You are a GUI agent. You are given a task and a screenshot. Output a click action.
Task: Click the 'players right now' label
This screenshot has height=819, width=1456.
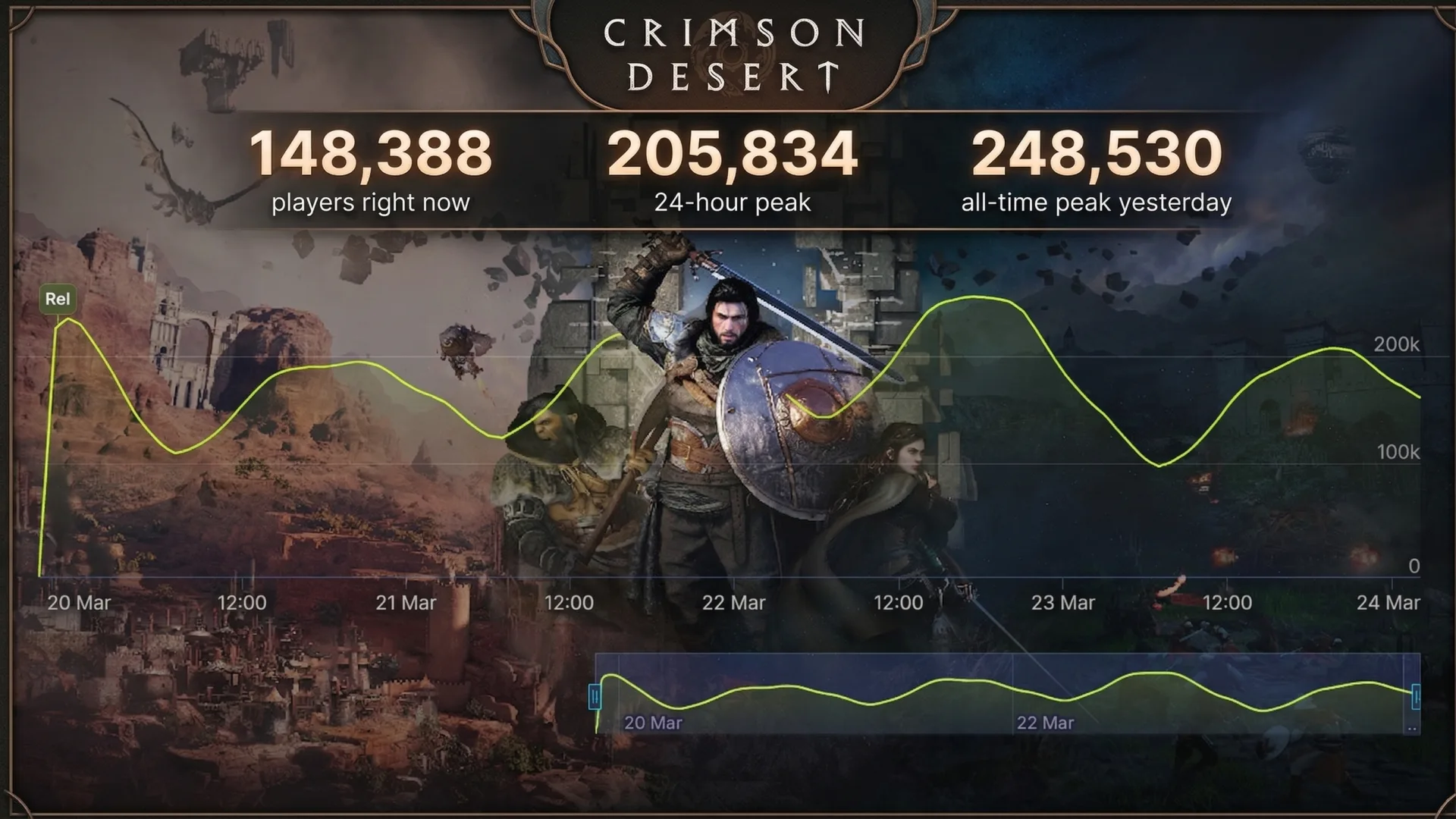[x=372, y=202]
